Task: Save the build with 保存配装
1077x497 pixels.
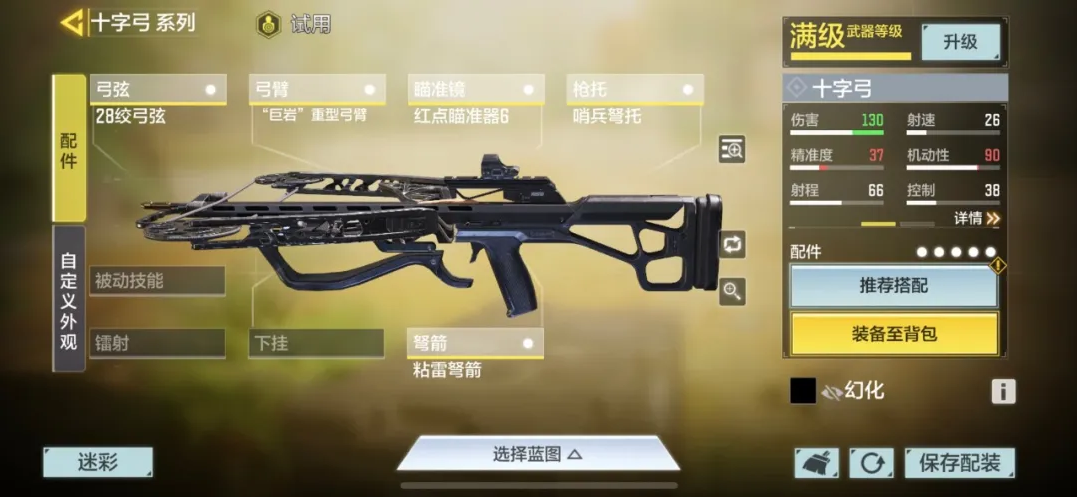Action: 959,463
